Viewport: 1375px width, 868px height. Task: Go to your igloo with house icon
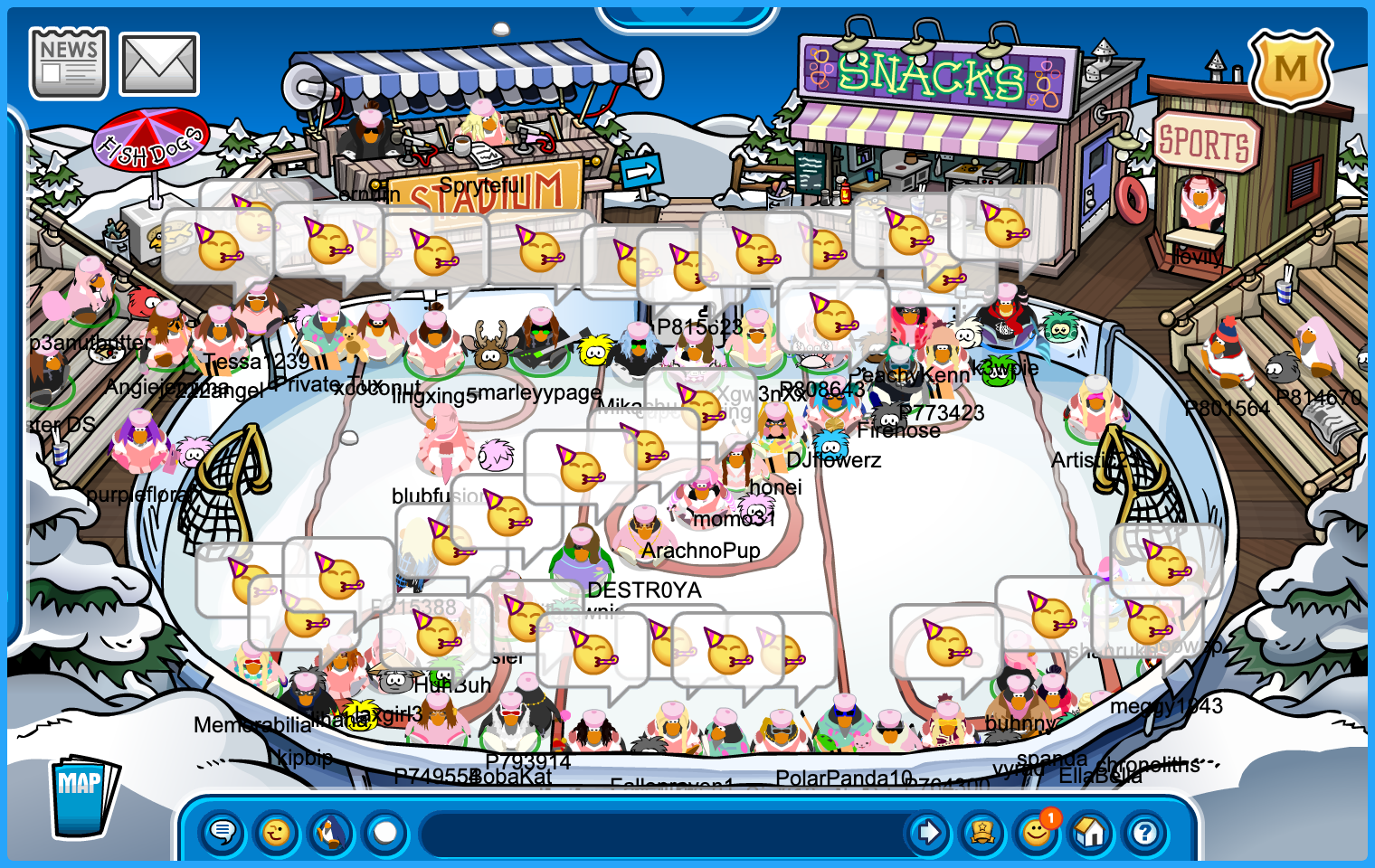tap(1091, 832)
